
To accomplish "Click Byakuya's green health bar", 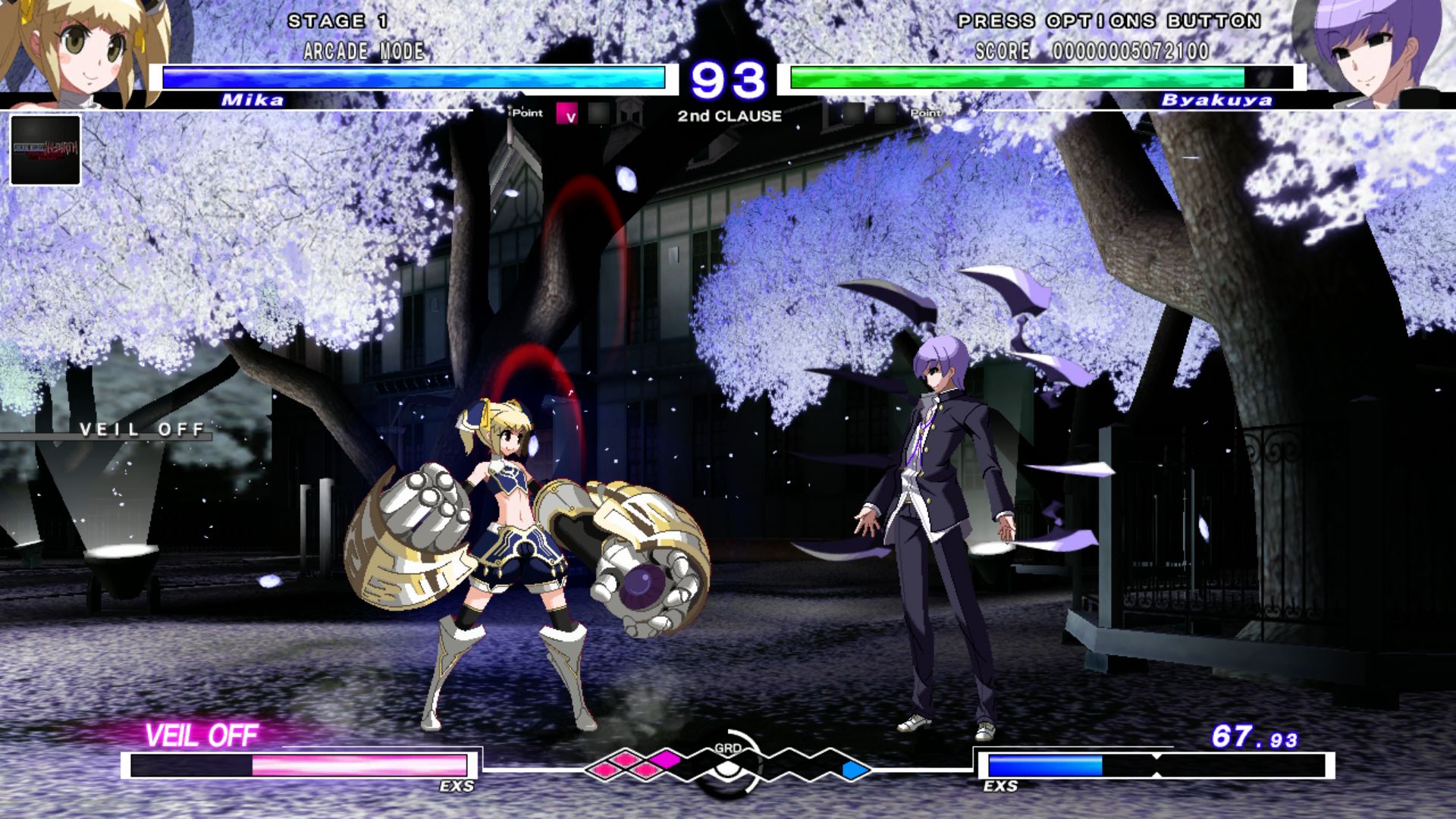I will 1016,76.
